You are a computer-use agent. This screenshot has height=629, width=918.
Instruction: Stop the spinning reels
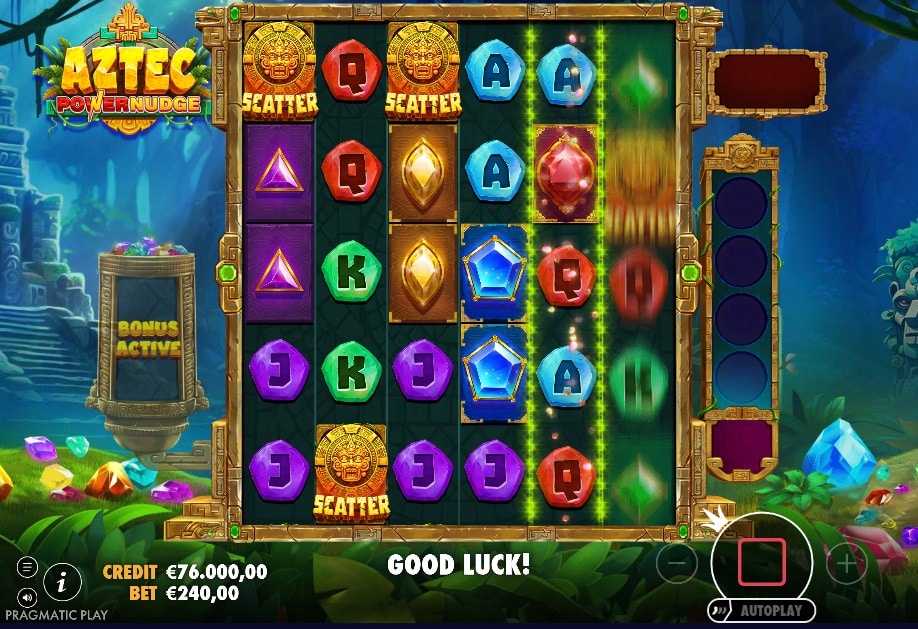click(762, 561)
